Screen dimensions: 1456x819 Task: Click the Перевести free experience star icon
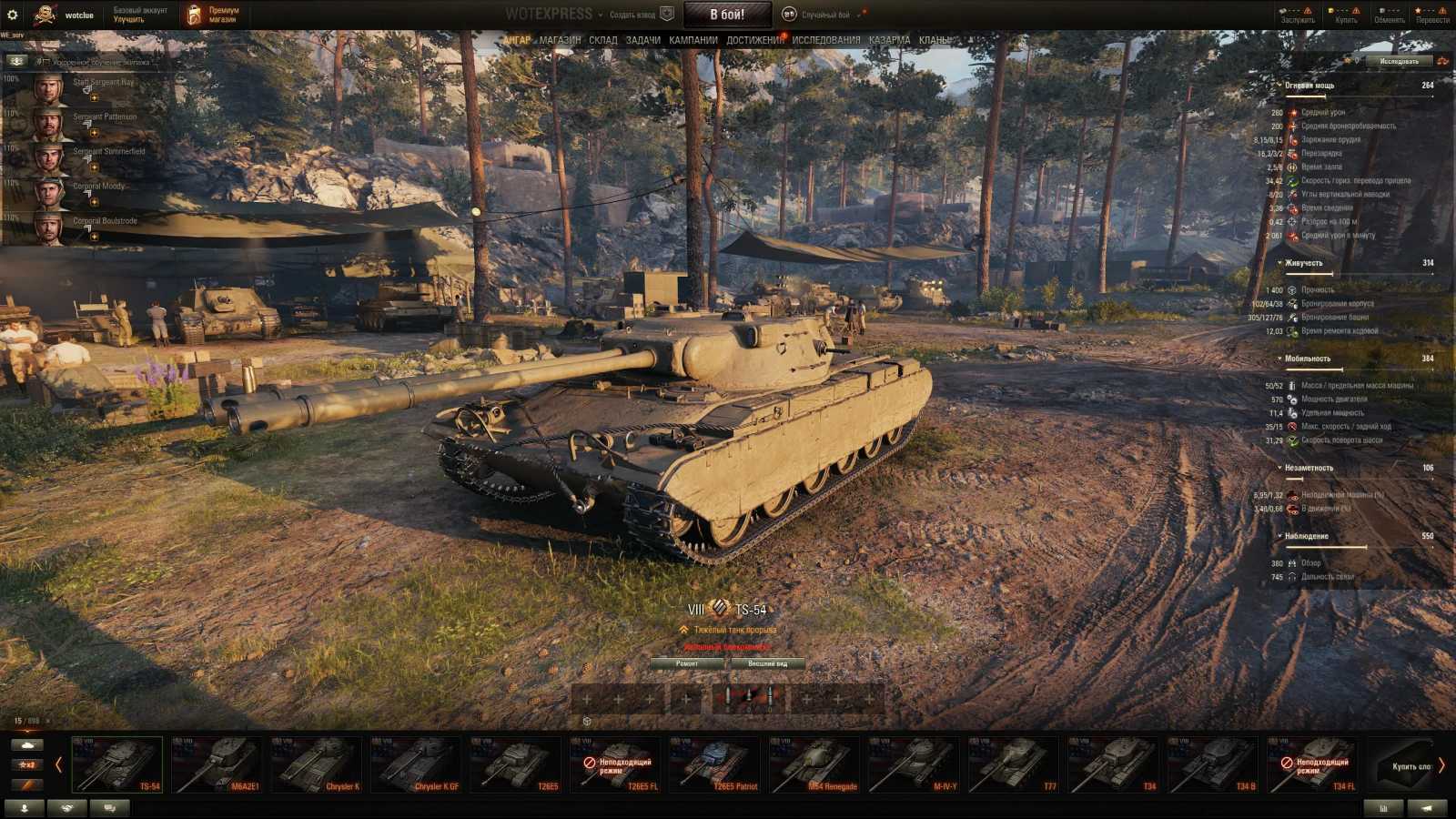[x=1419, y=10]
